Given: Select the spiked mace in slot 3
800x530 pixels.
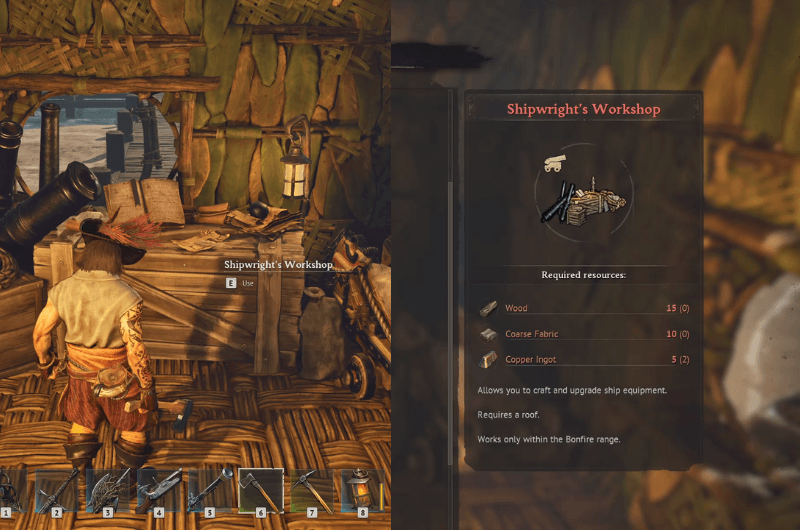Looking at the screenshot, I should click(x=107, y=491).
